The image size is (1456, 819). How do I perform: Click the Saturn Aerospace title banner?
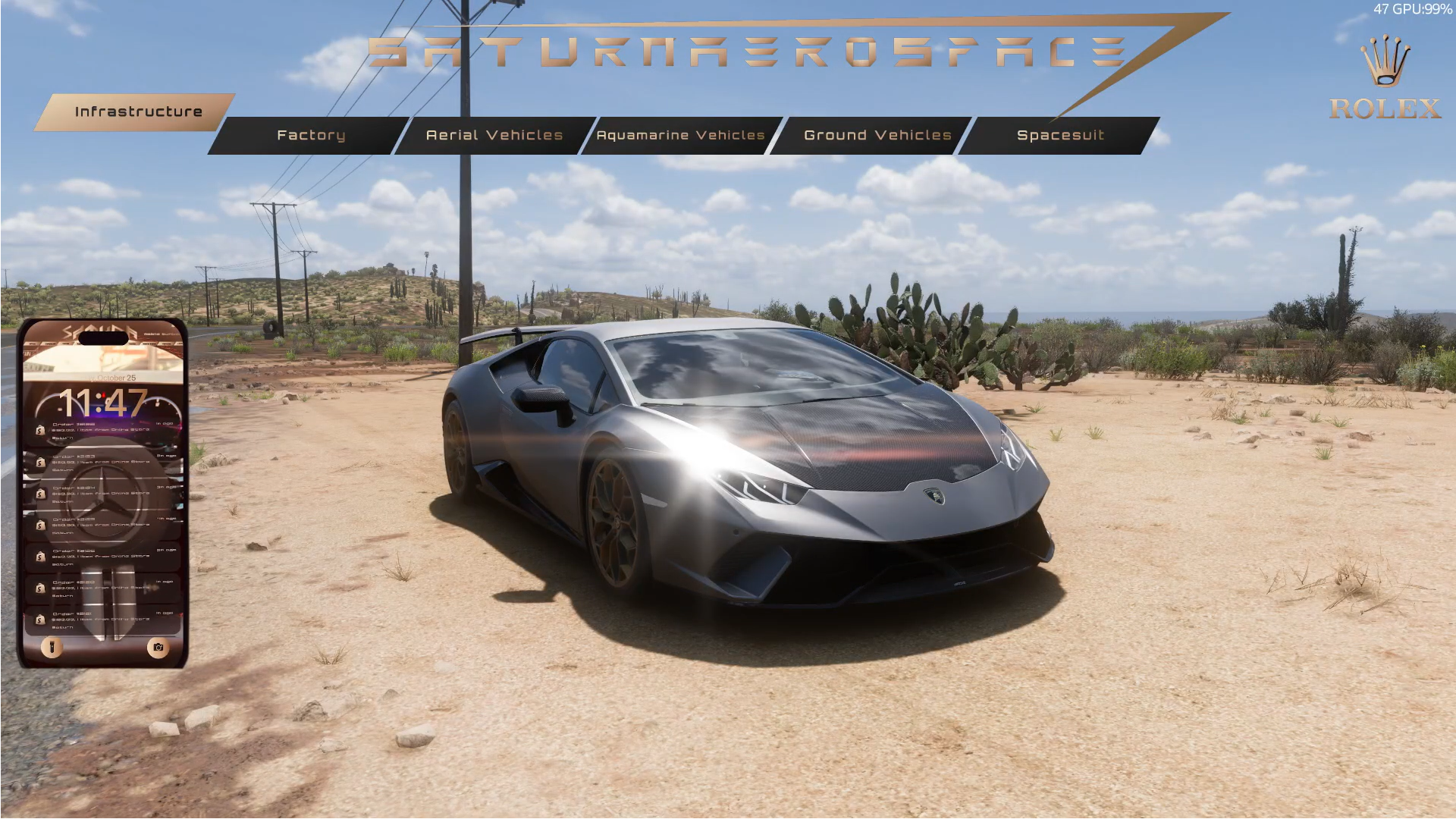[747, 53]
